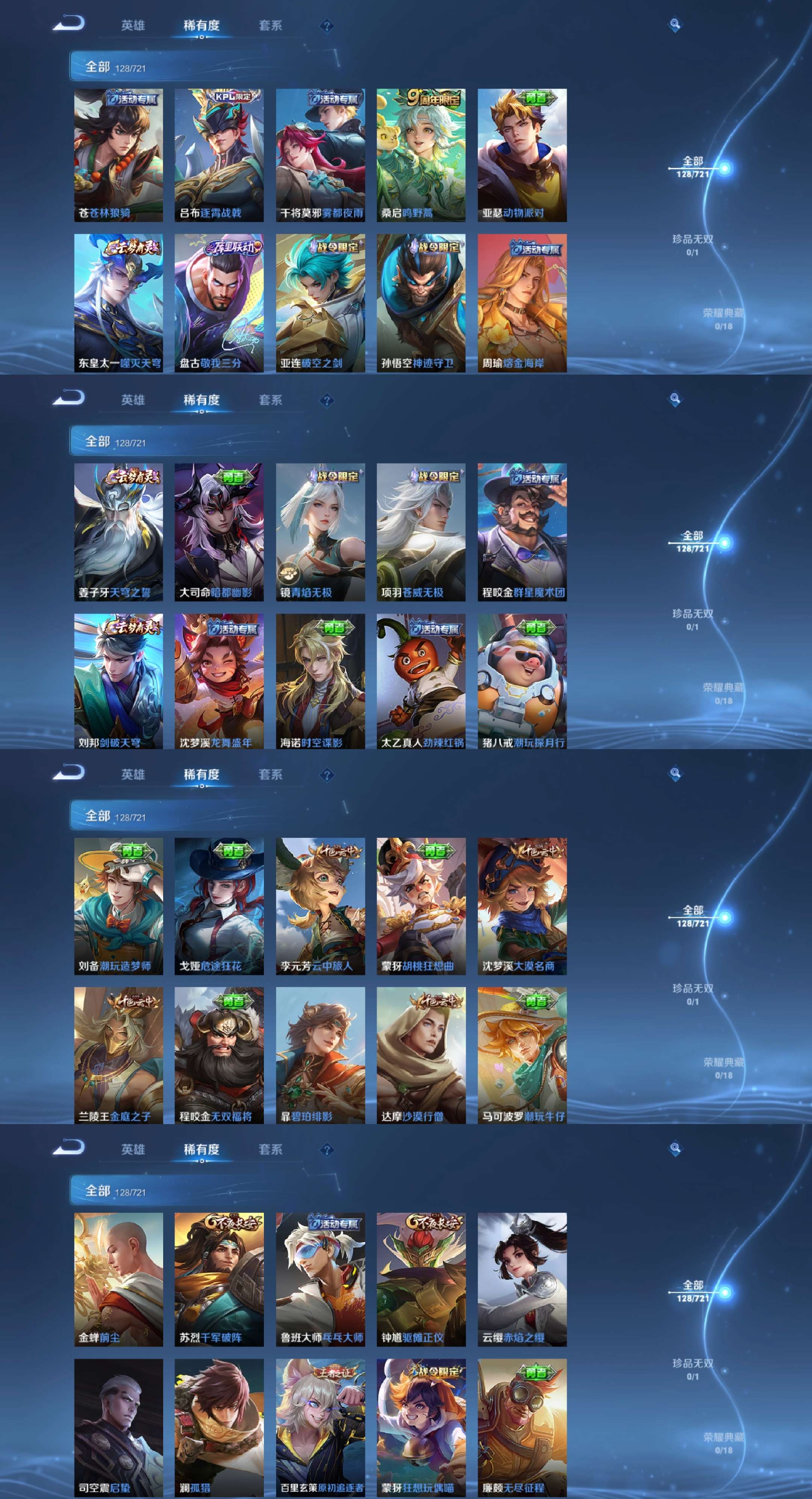Open 鲁班大师 乓乓大师 skin

(x=320, y=1280)
